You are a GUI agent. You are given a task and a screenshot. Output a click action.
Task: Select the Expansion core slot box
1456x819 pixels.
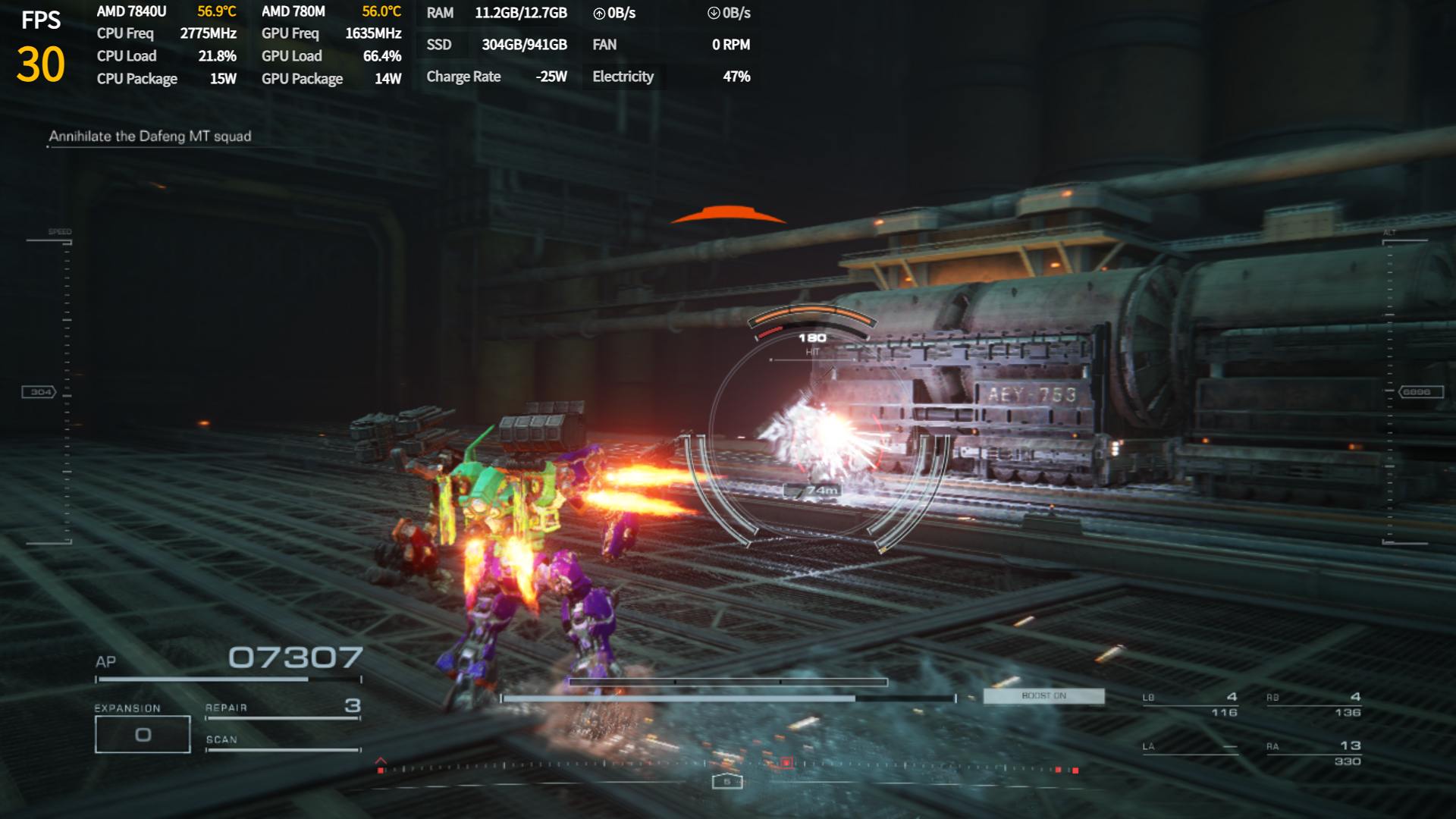pyautogui.click(x=143, y=734)
